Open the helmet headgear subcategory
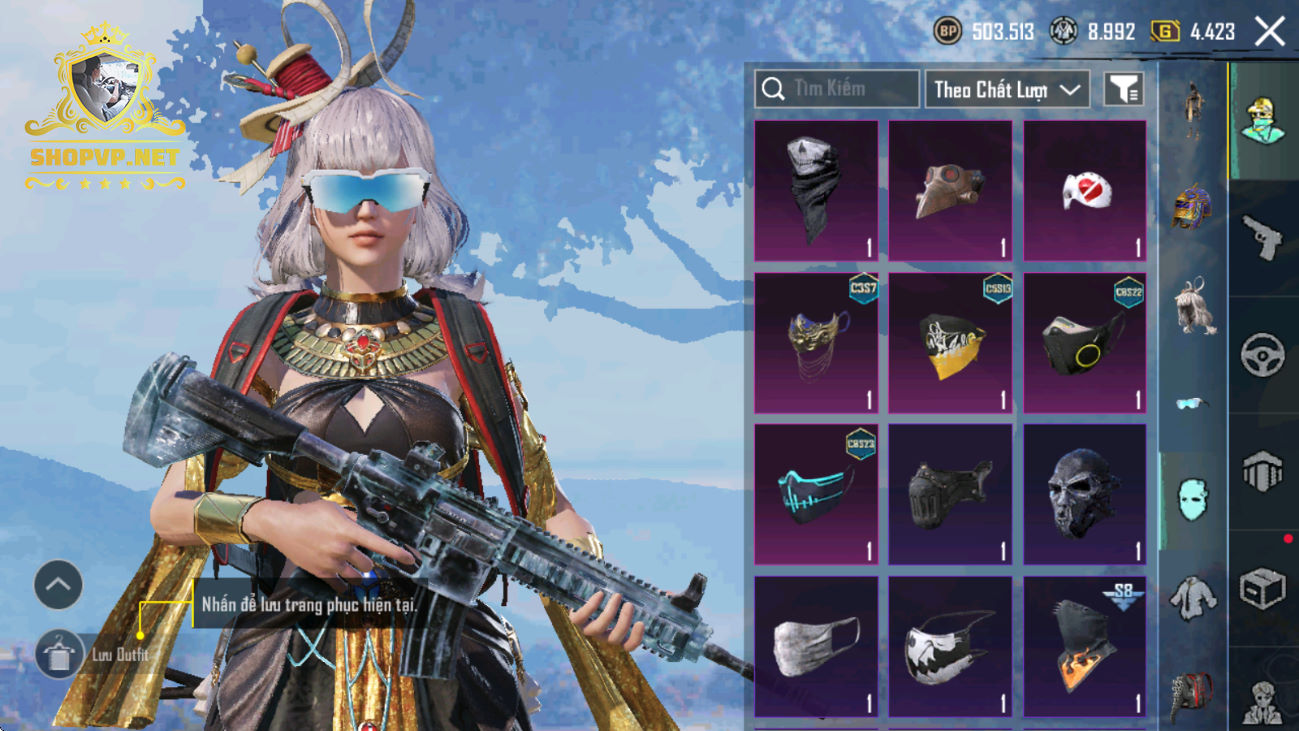The width and height of the screenshot is (1299, 731). click(1191, 207)
